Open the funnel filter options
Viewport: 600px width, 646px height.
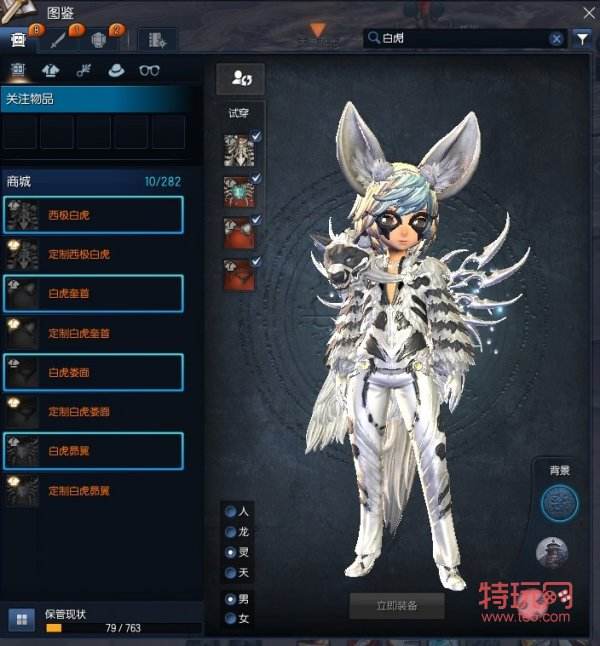pyautogui.click(x=583, y=39)
